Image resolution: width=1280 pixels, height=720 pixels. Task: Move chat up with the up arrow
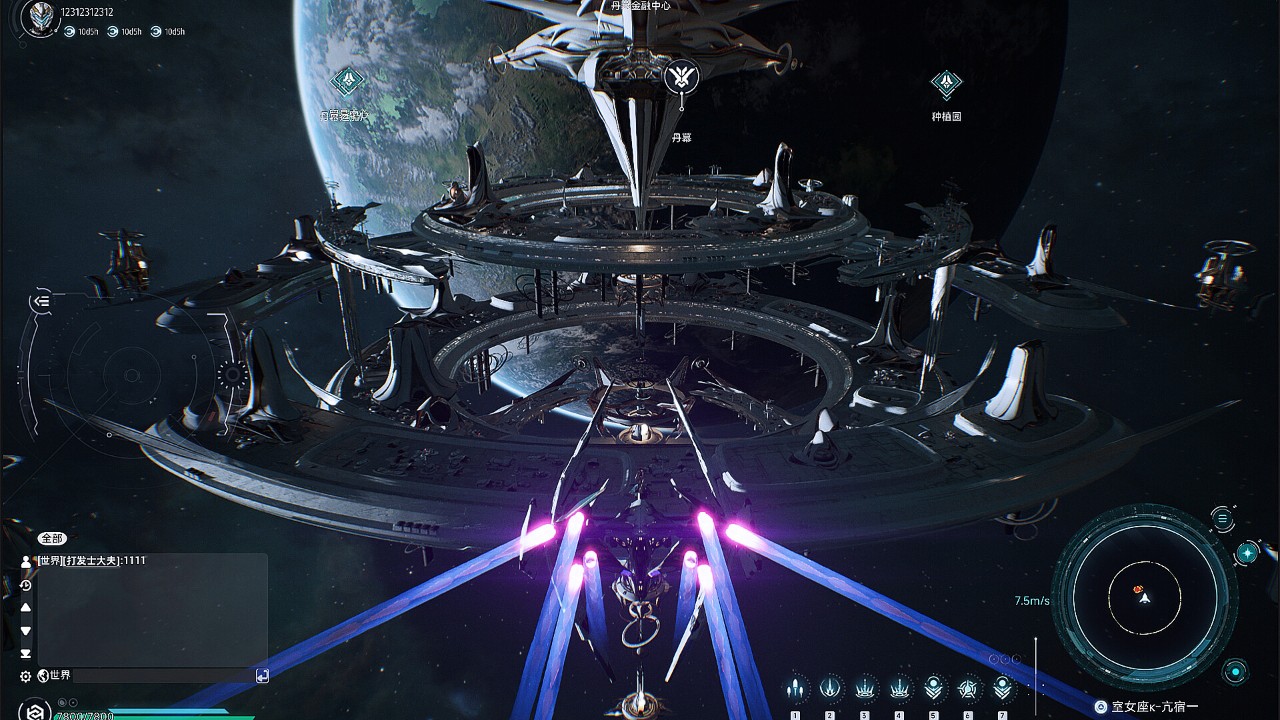[x=26, y=608]
